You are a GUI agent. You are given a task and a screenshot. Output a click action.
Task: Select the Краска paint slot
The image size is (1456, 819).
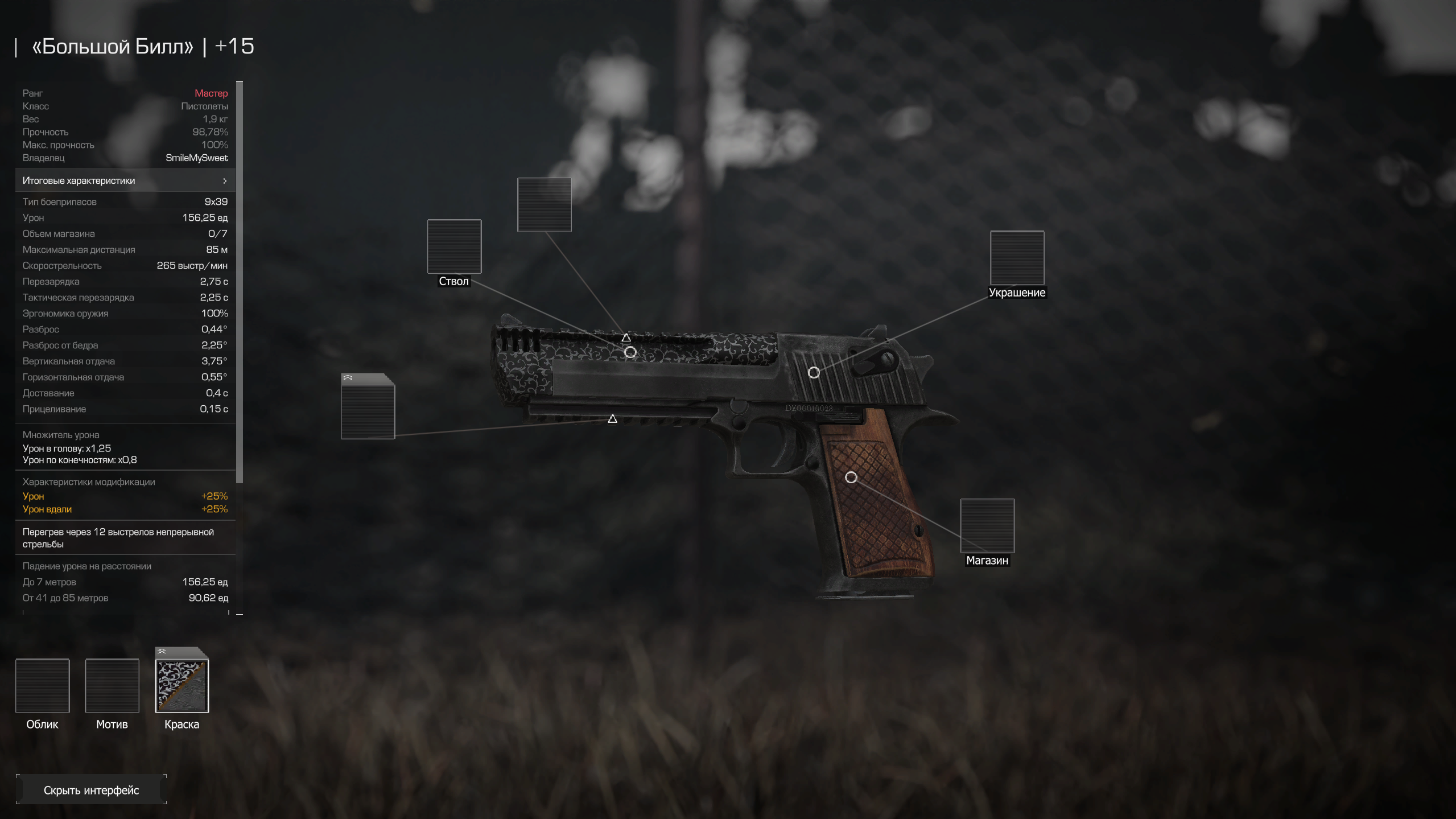pyautogui.click(x=182, y=686)
